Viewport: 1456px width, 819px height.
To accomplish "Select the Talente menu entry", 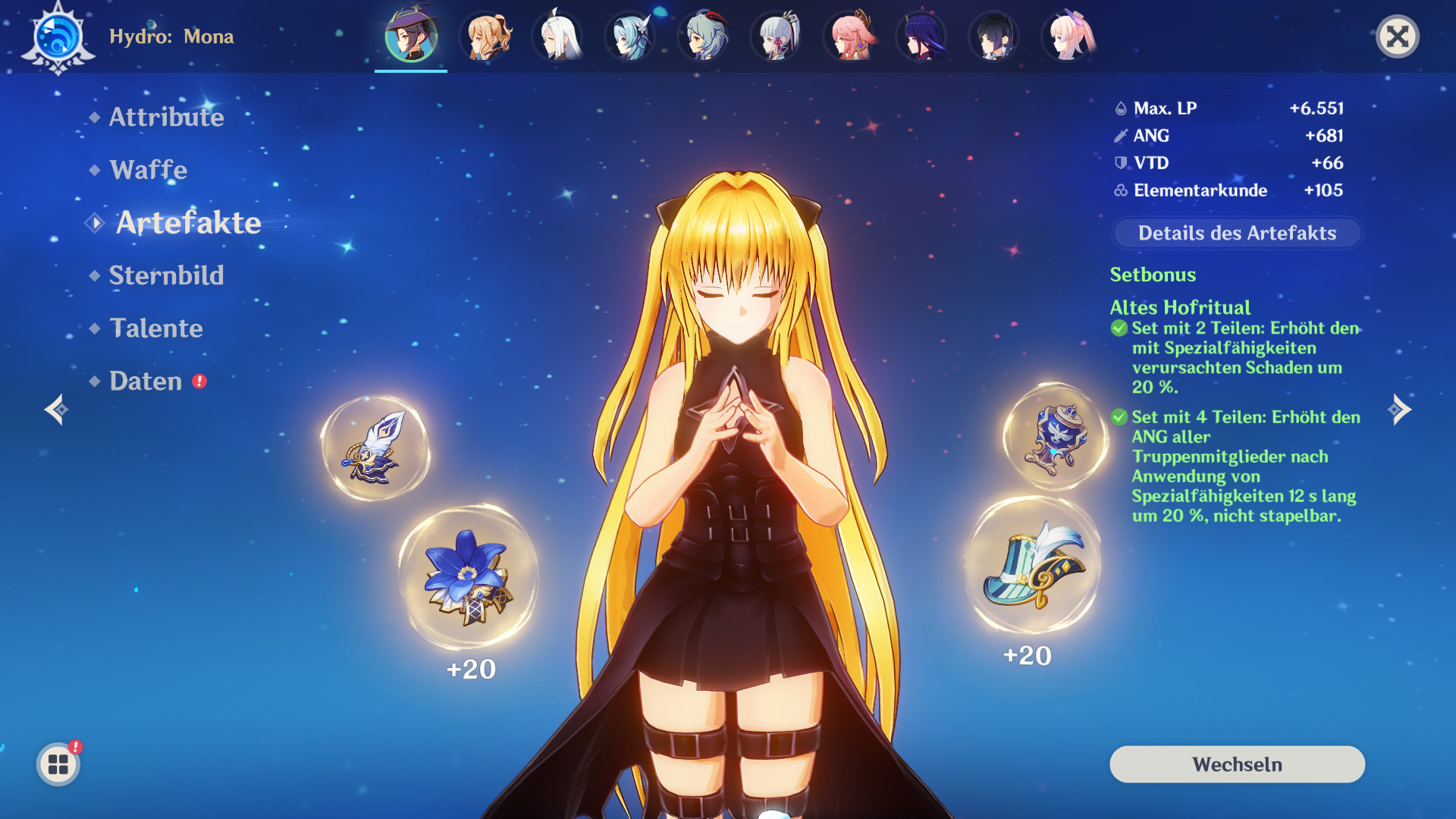I will [156, 329].
